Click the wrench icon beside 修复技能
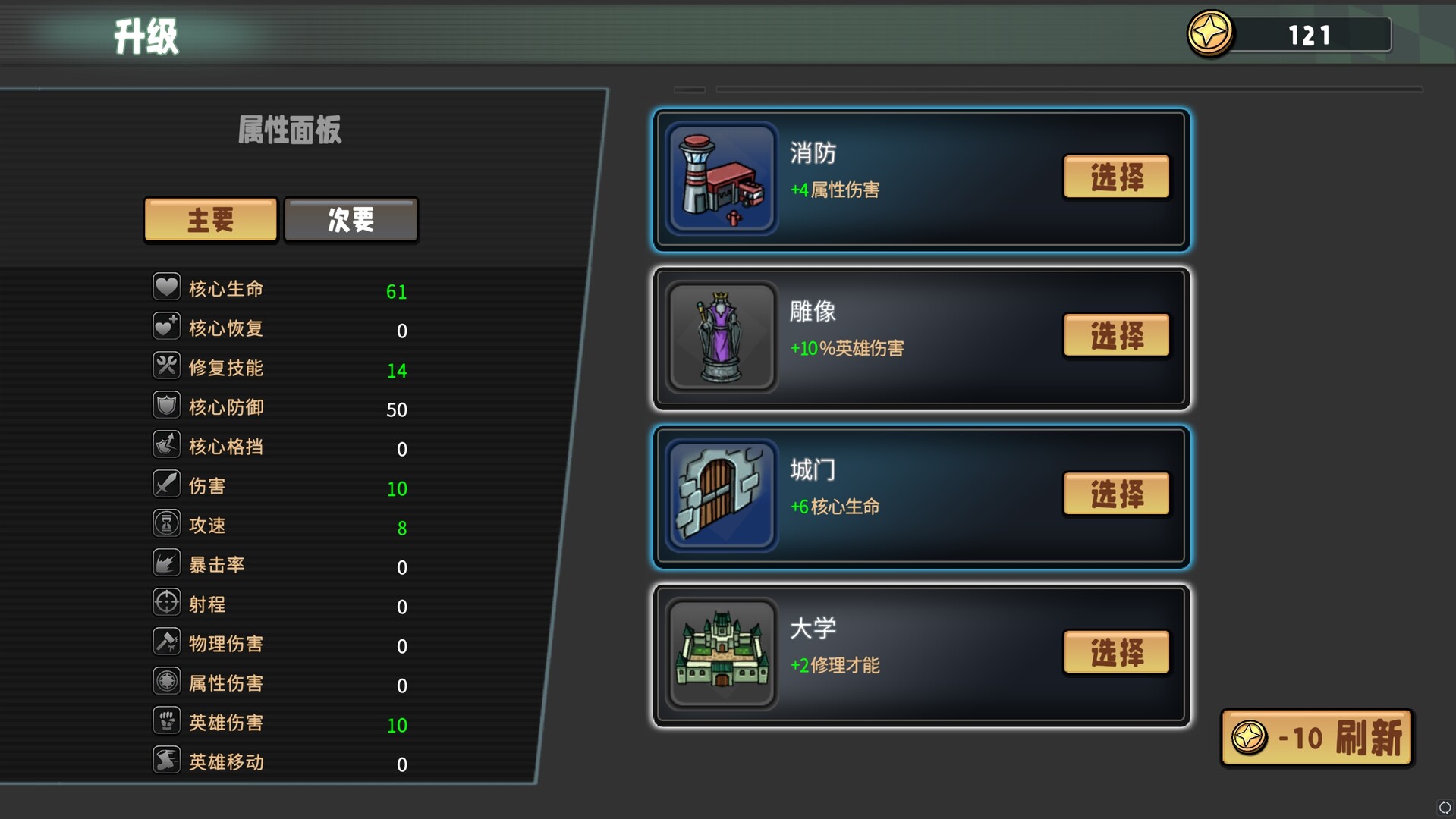 [168, 366]
